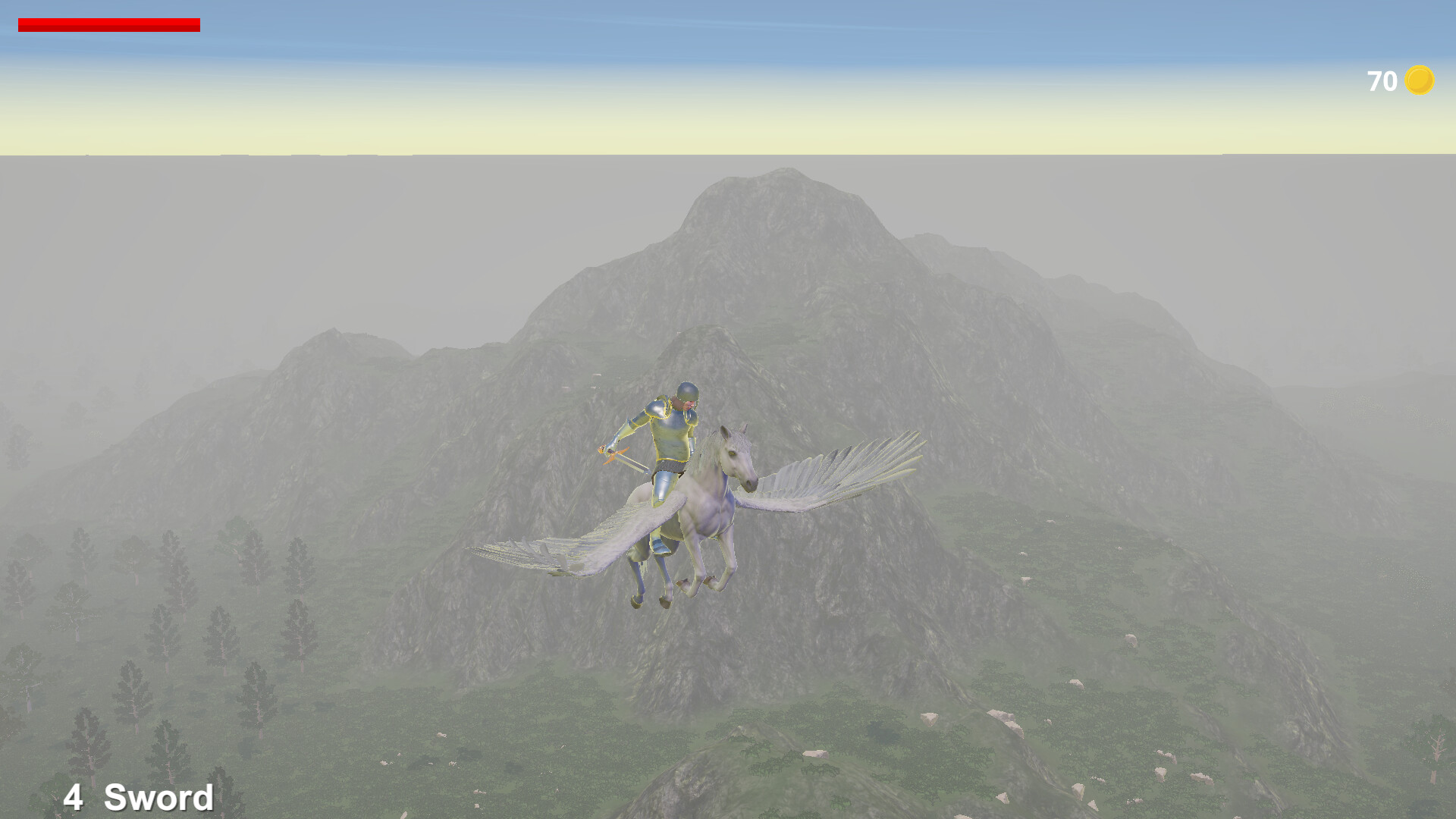This screenshot has width=1456, height=819.
Task: Click the gold coin icon
Action: click(x=1420, y=79)
